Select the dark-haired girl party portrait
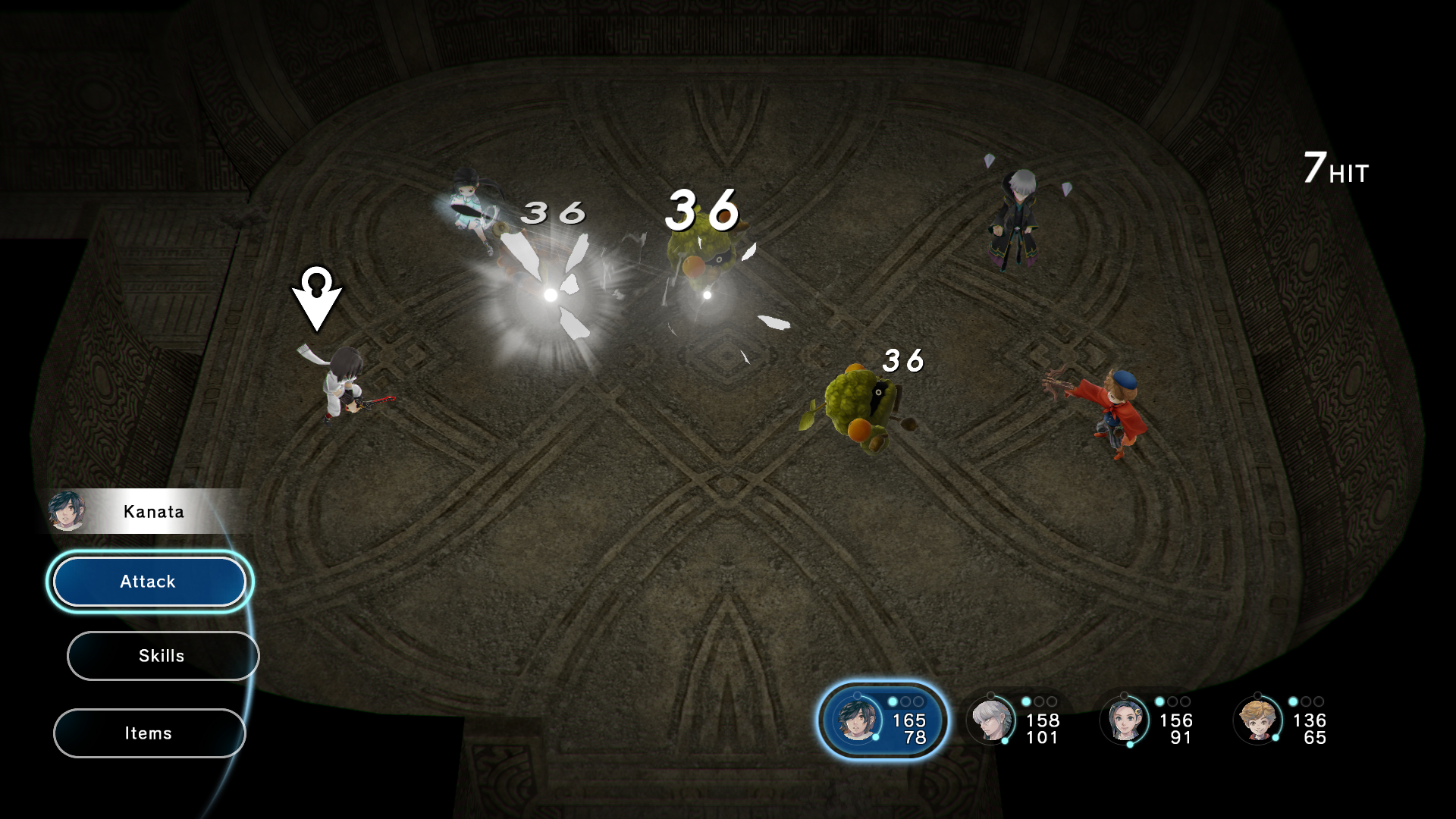The height and width of the screenshot is (819, 1456). pyautogui.click(x=1125, y=720)
